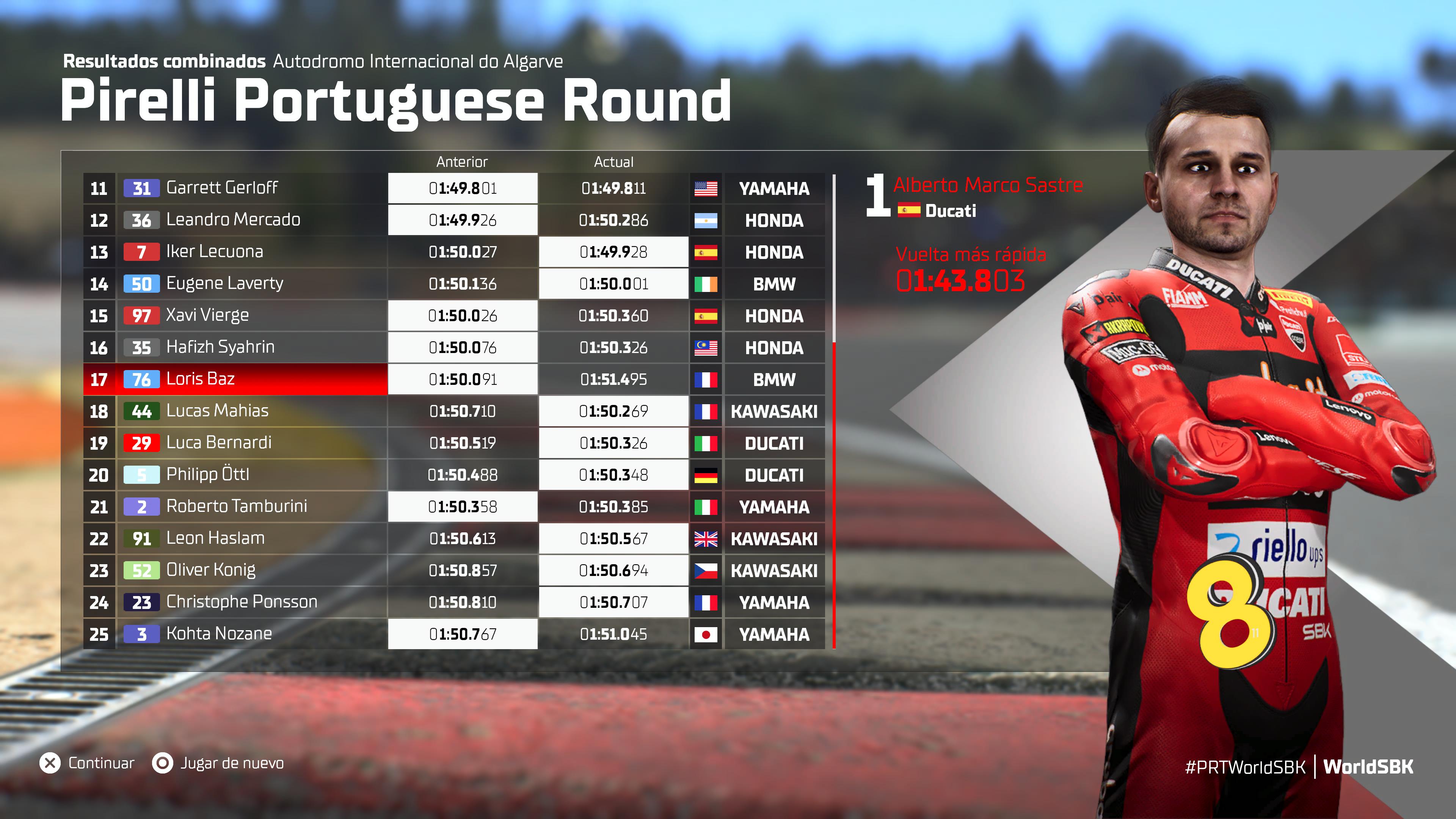Image resolution: width=1456 pixels, height=819 pixels.
Task: Pick Philipp Öttl in the results
Action: point(207,475)
